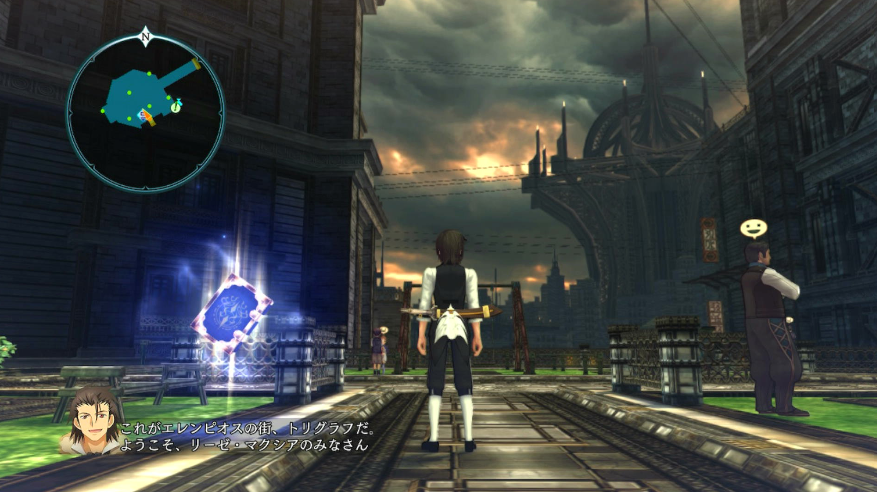
Task: Select the smiley face speech icon
Action: click(753, 229)
